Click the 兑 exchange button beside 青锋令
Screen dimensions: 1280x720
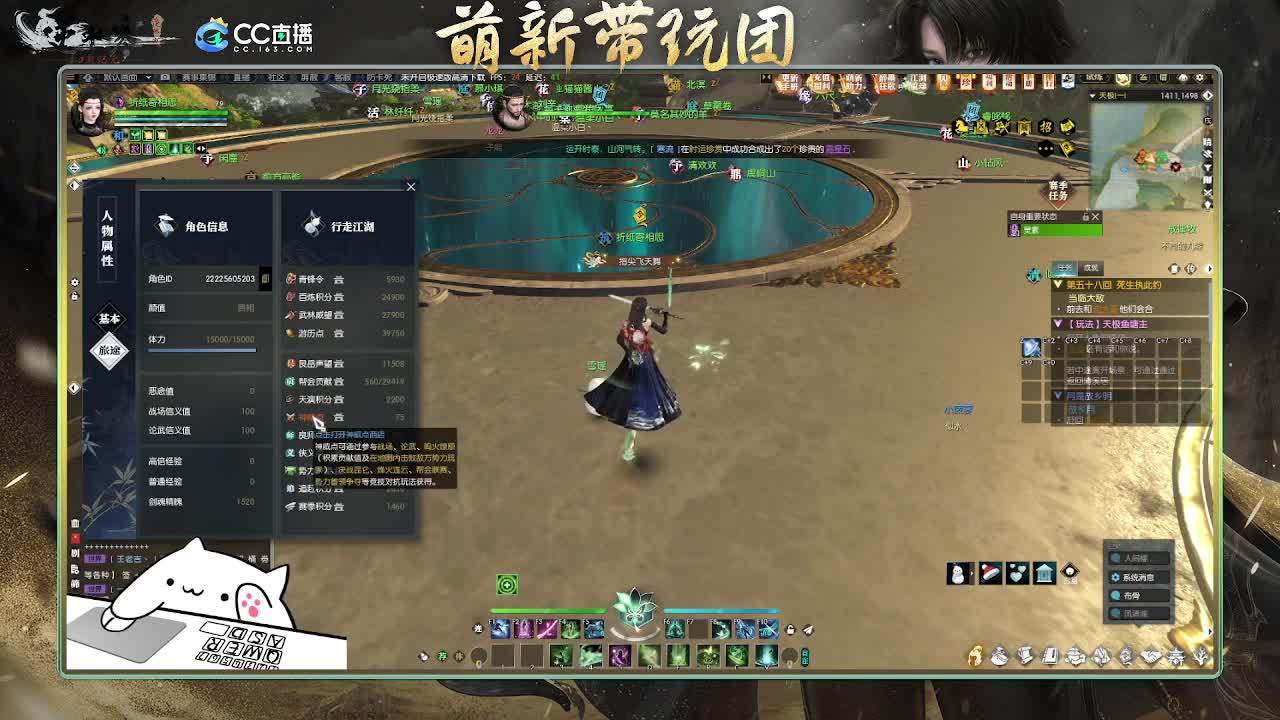click(338, 280)
